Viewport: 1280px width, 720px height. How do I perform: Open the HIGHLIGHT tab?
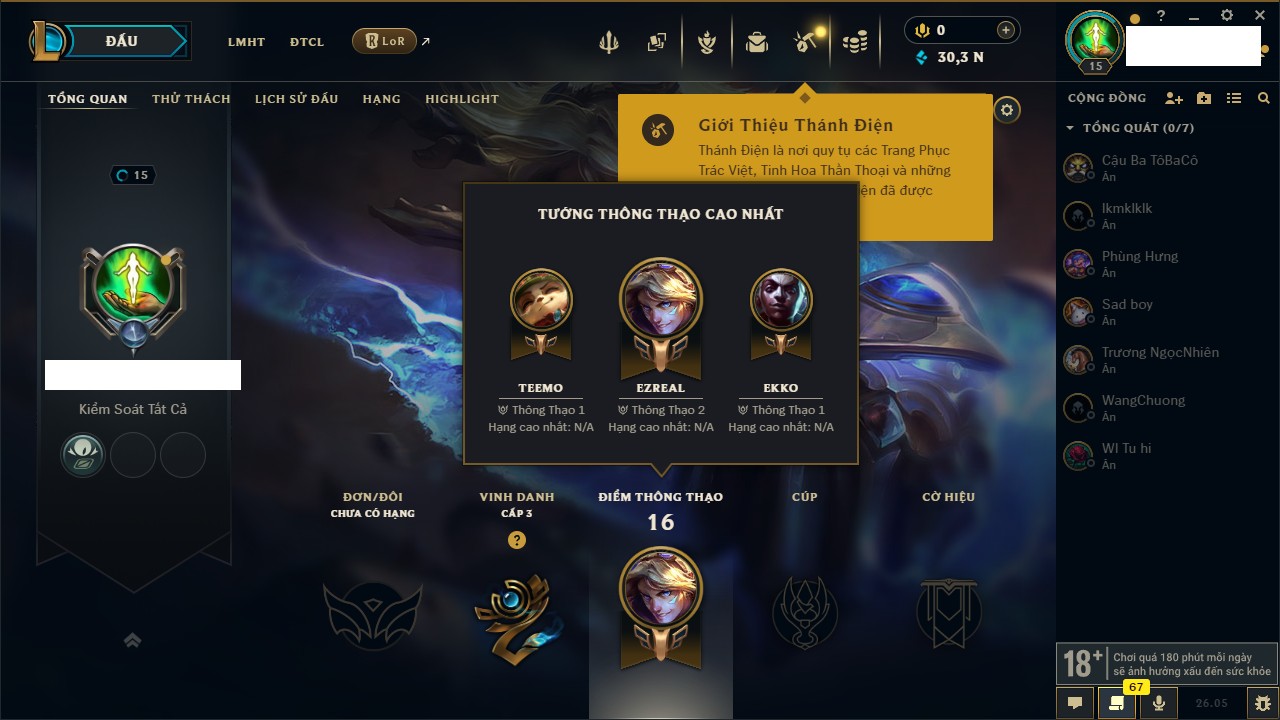point(461,99)
